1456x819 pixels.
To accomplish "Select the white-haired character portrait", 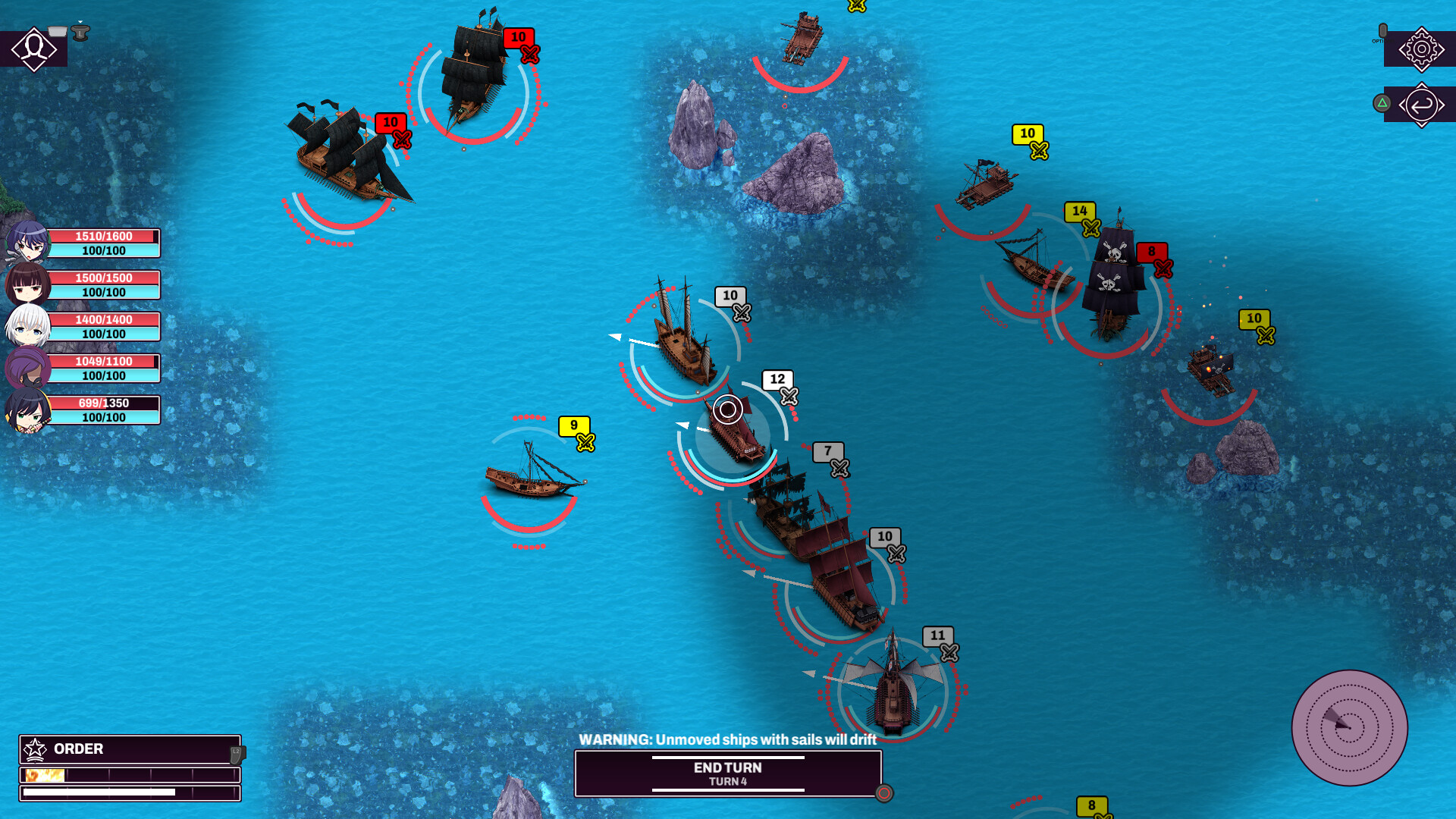I will coord(25,325).
